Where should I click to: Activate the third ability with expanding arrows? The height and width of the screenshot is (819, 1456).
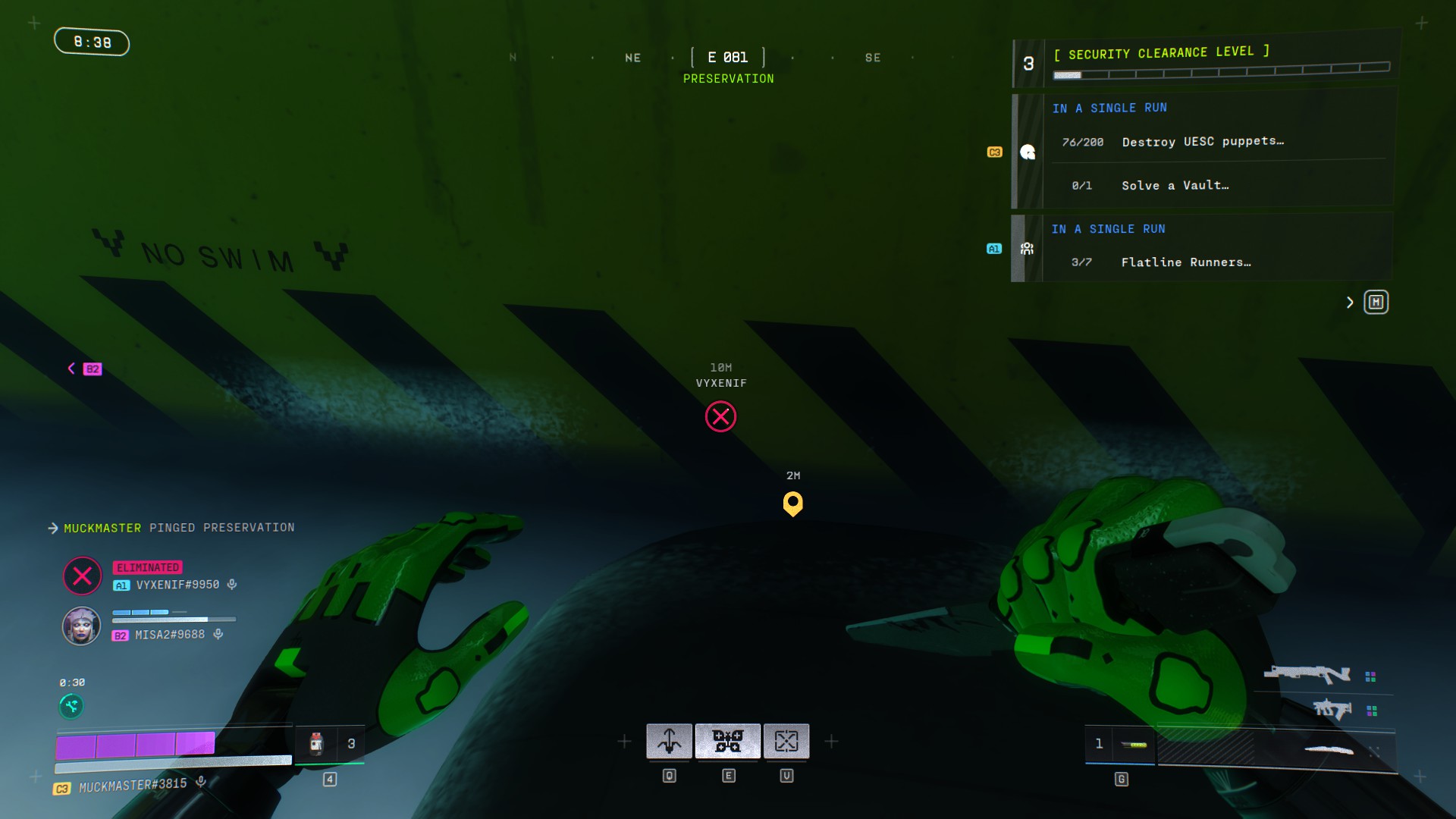(786, 741)
